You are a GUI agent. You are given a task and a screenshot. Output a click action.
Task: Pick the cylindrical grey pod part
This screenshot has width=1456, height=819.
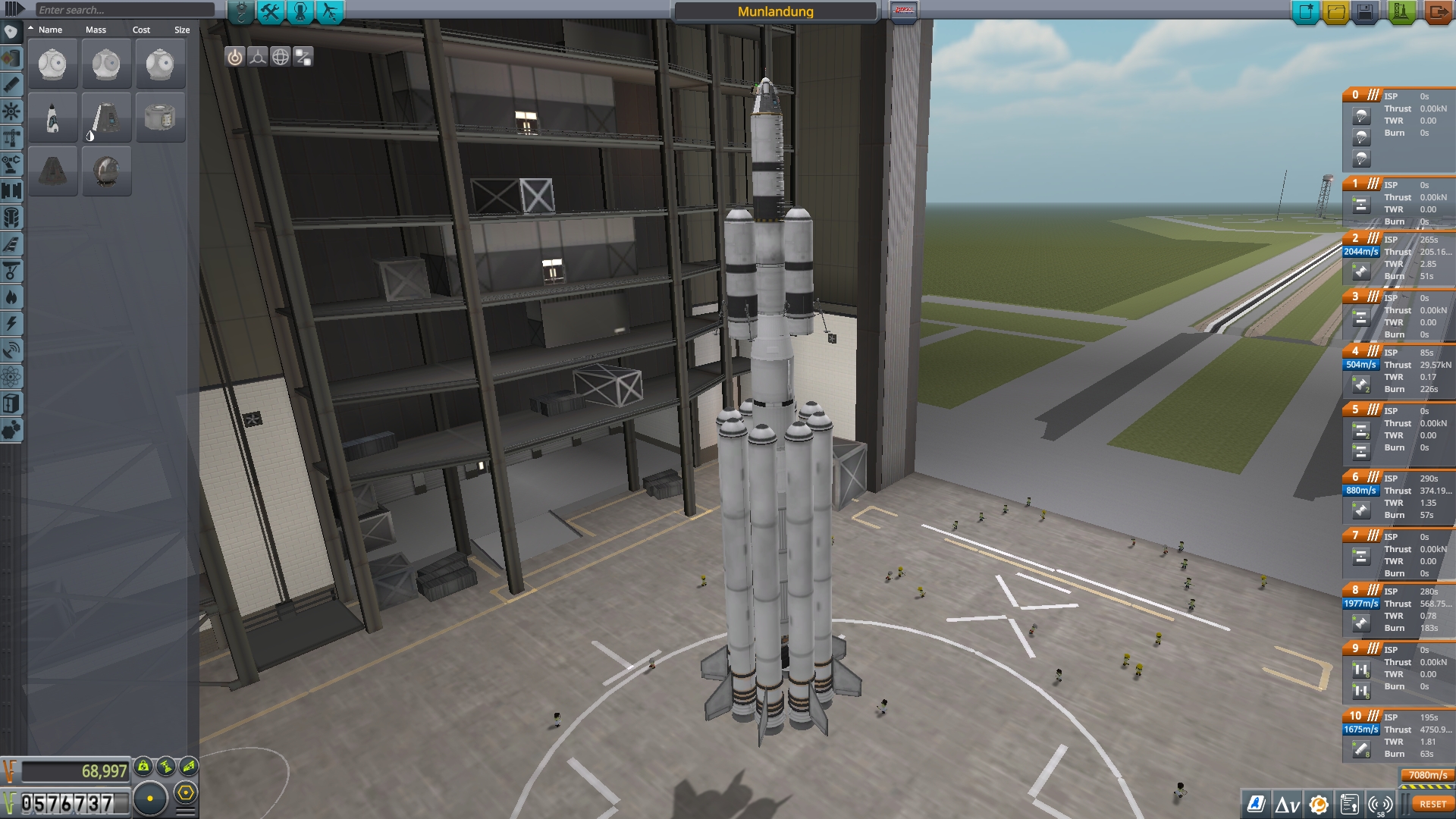click(160, 118)
